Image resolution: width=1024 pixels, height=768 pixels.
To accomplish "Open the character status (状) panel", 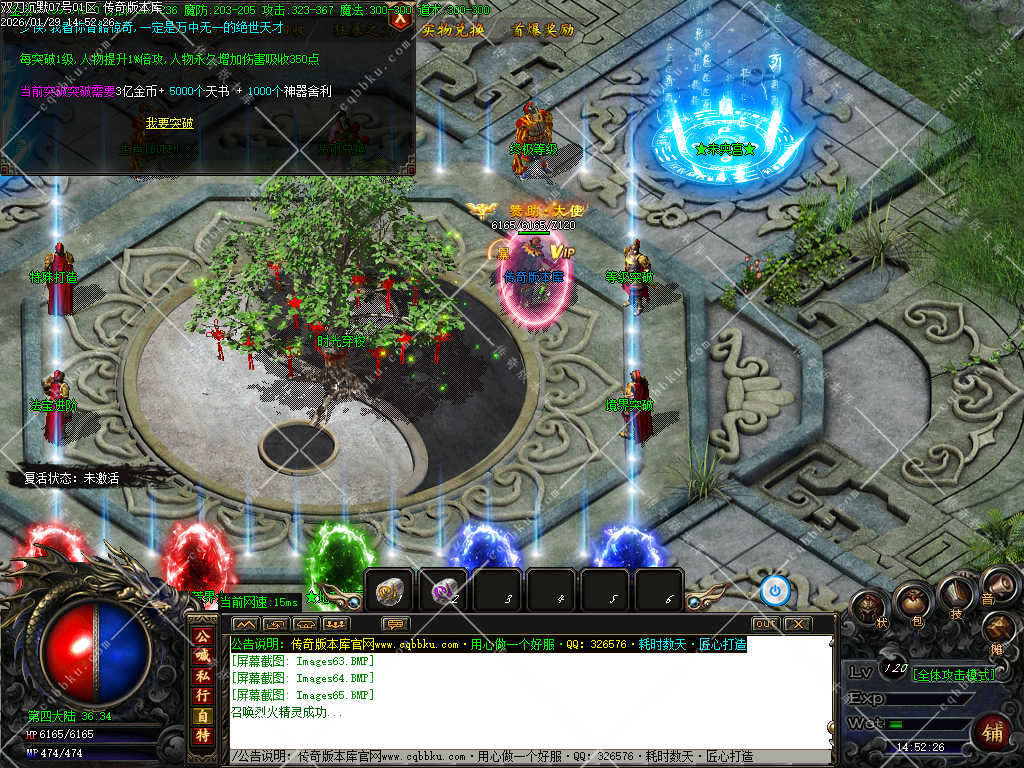I will tap(870, 607).
